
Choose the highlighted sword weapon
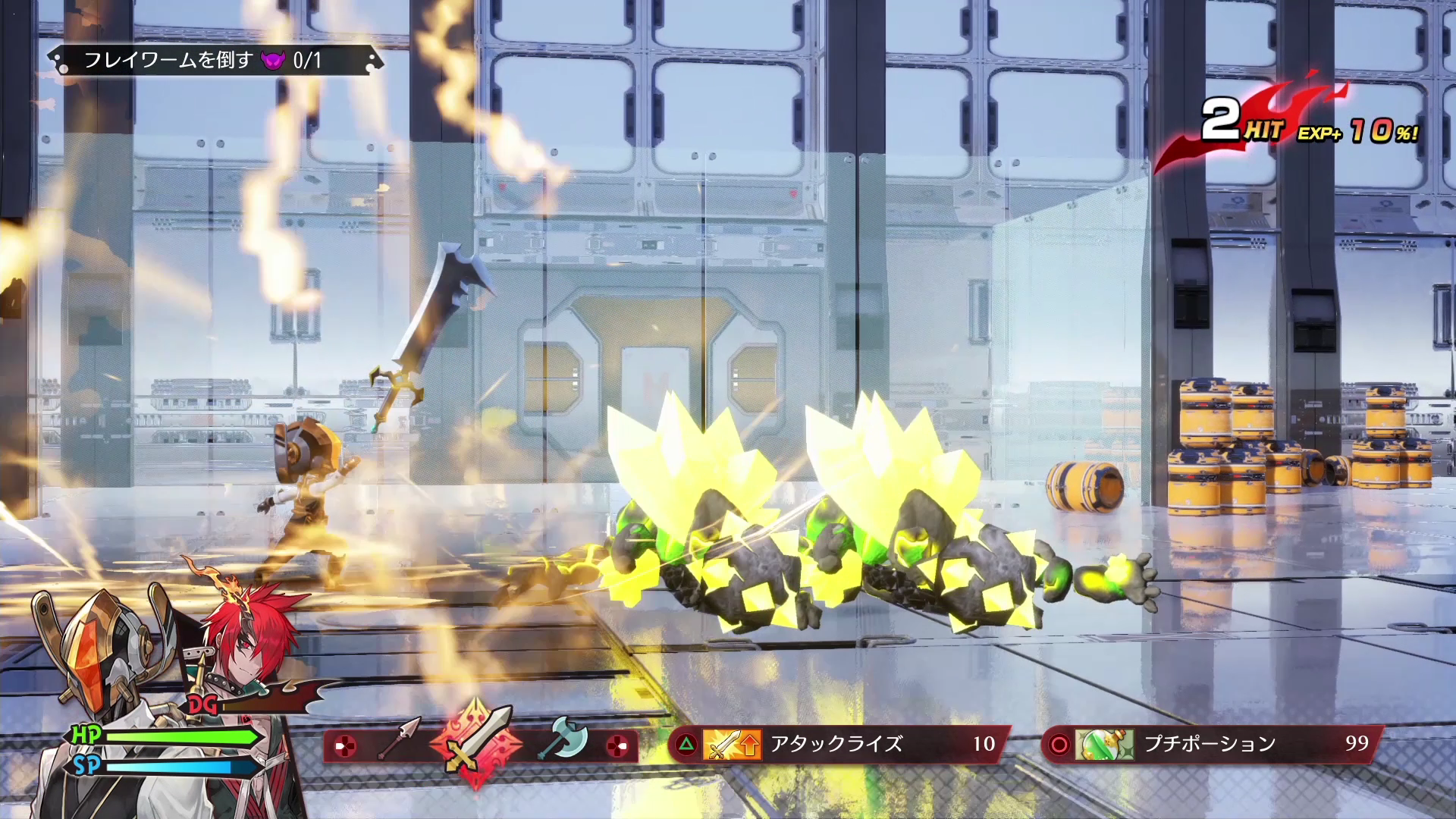[x=476, y=742]
